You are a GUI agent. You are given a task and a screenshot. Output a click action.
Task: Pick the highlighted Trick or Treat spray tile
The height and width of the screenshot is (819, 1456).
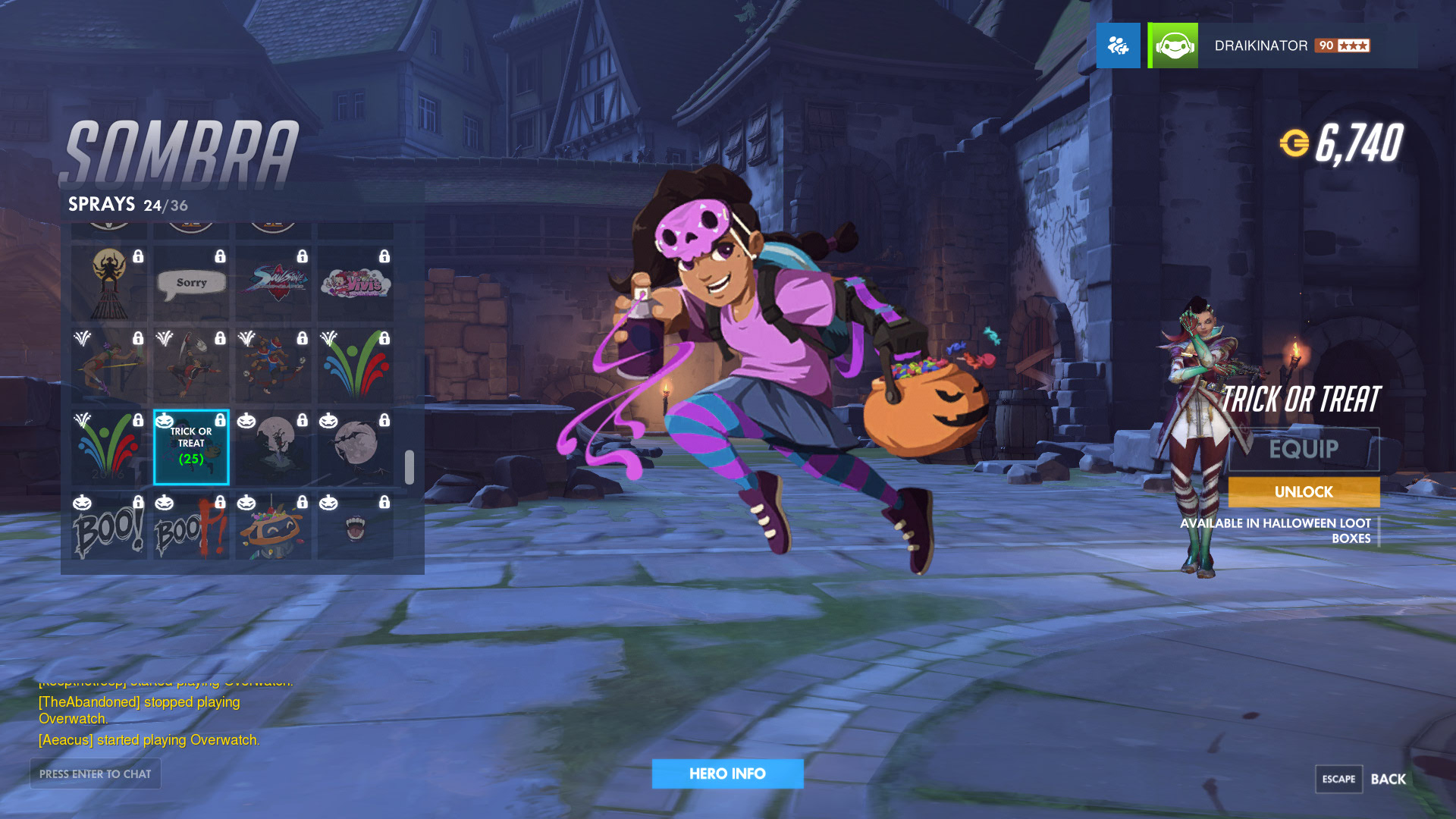(191, 447)
